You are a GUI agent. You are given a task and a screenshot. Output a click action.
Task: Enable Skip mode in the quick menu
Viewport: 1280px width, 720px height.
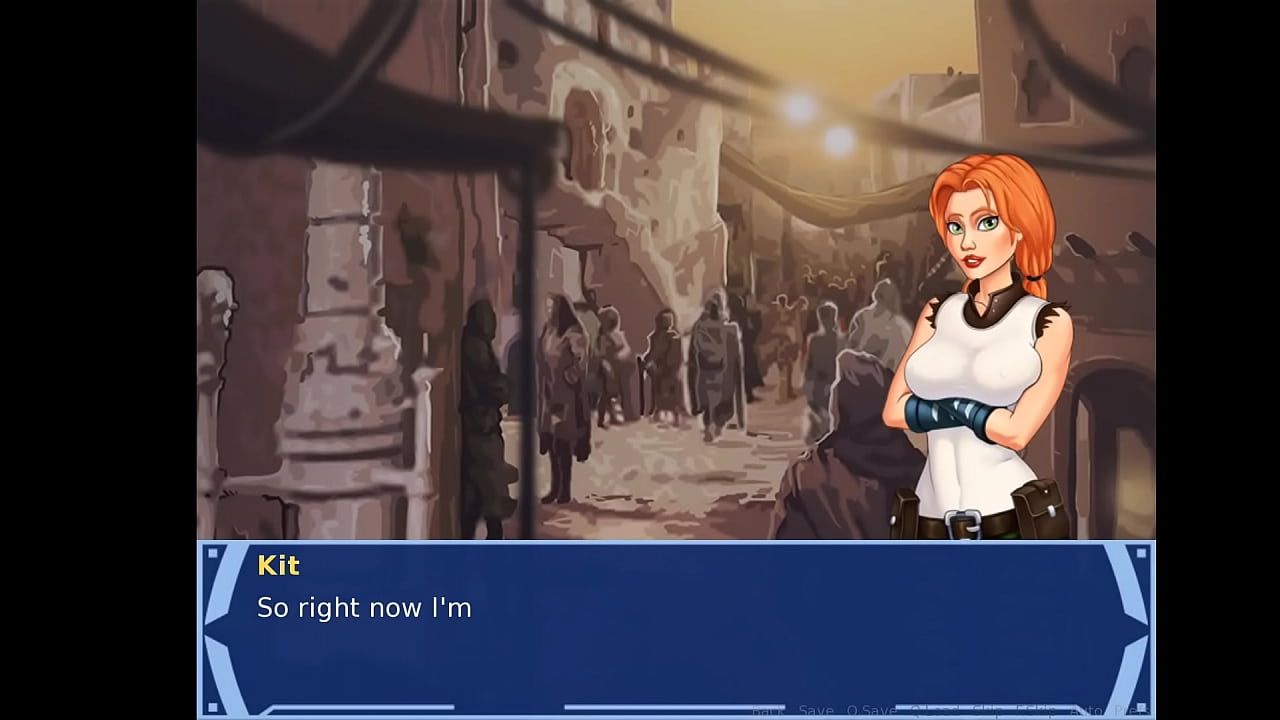[984, 708]
